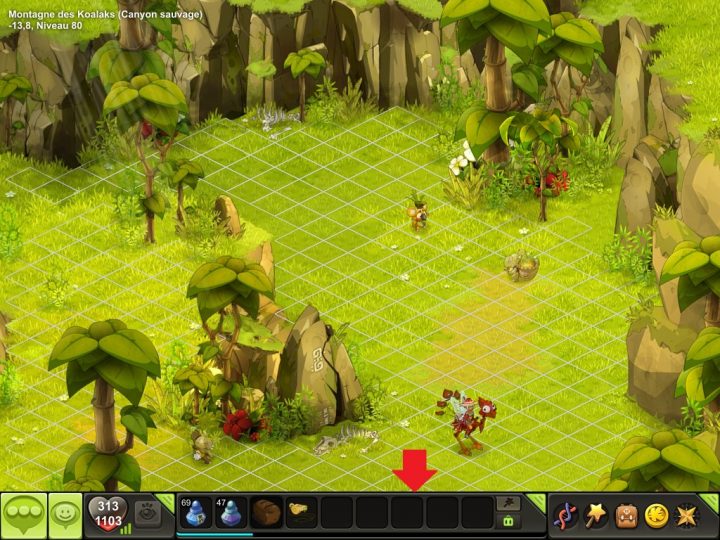Viewport: 720px width, 540px height.
Task: Open the compass star map menu
Action: point(687,515)
